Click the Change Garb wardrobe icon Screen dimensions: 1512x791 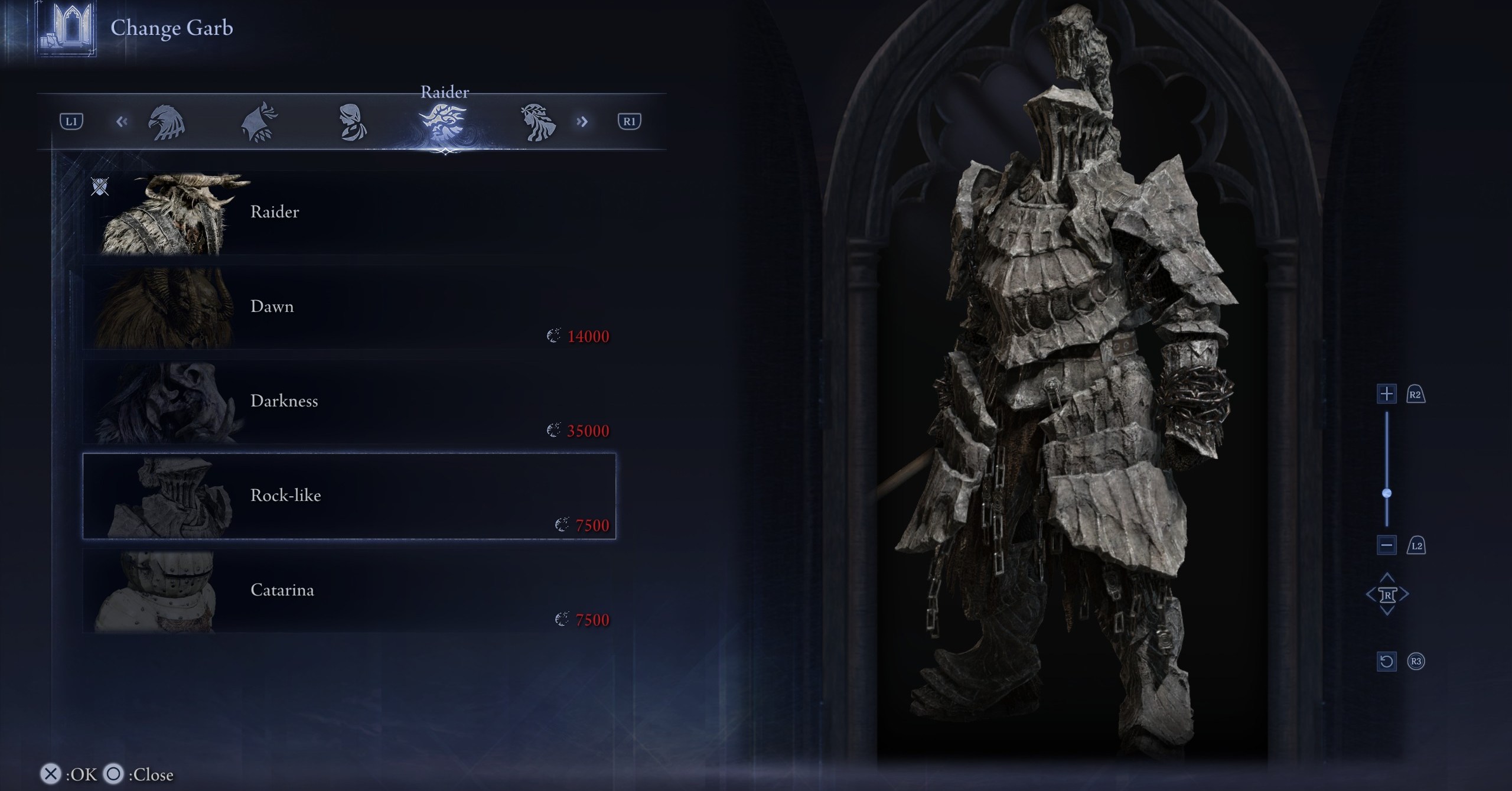[x=66, y=27]
